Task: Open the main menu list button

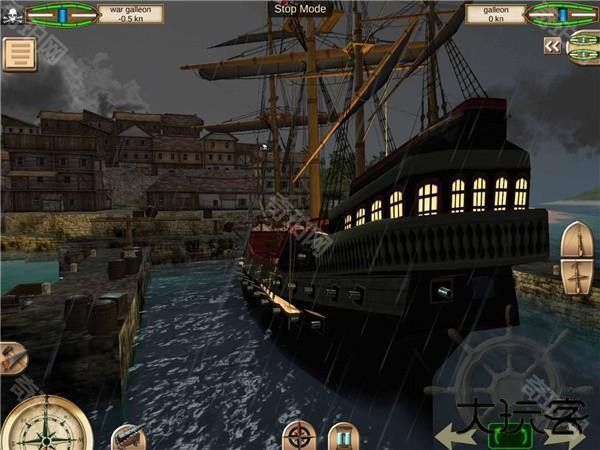Action: tap(18, 54)
